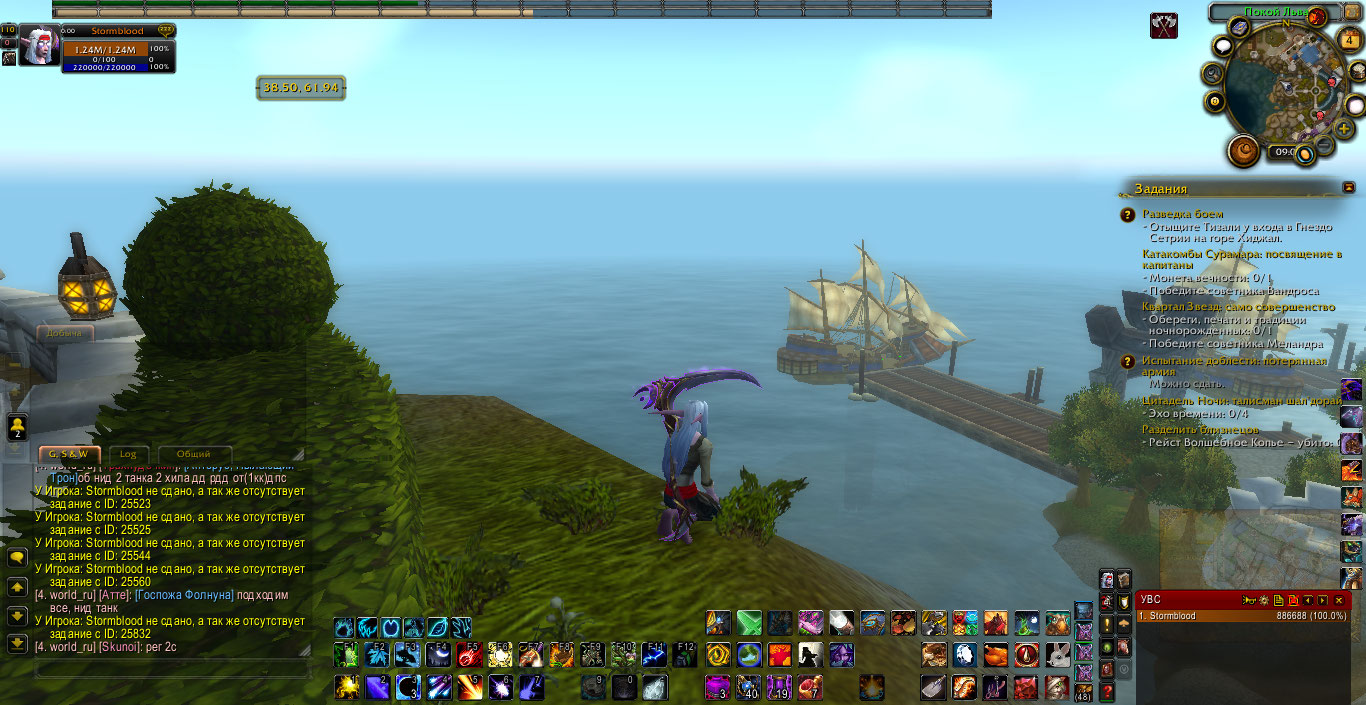Click the tracking magnifier button beside minimap
This screenshot has width=1366, height=705.
1213,73
